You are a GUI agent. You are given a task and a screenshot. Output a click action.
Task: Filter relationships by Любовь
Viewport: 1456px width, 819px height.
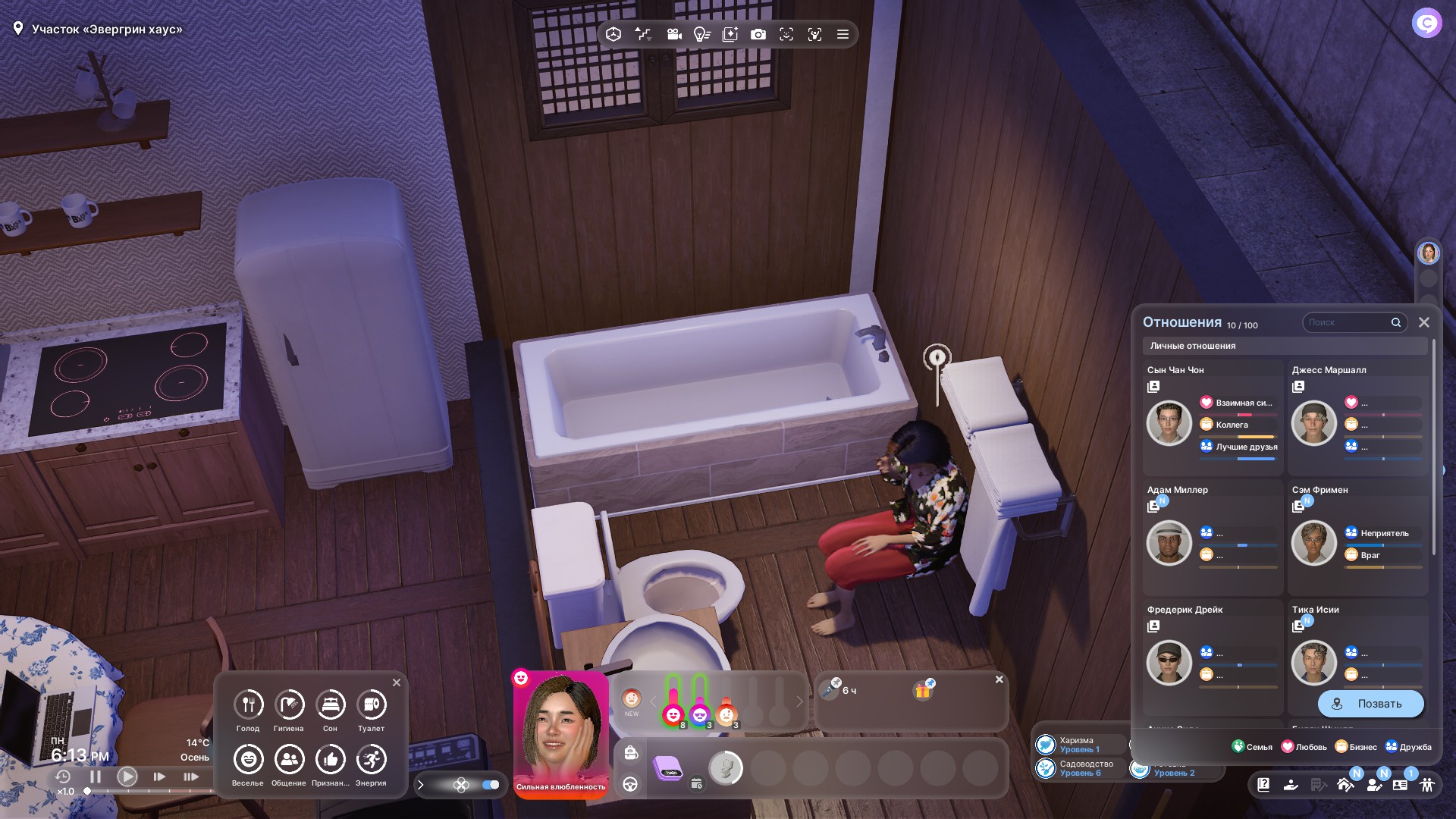click(x=1304, y=747)
